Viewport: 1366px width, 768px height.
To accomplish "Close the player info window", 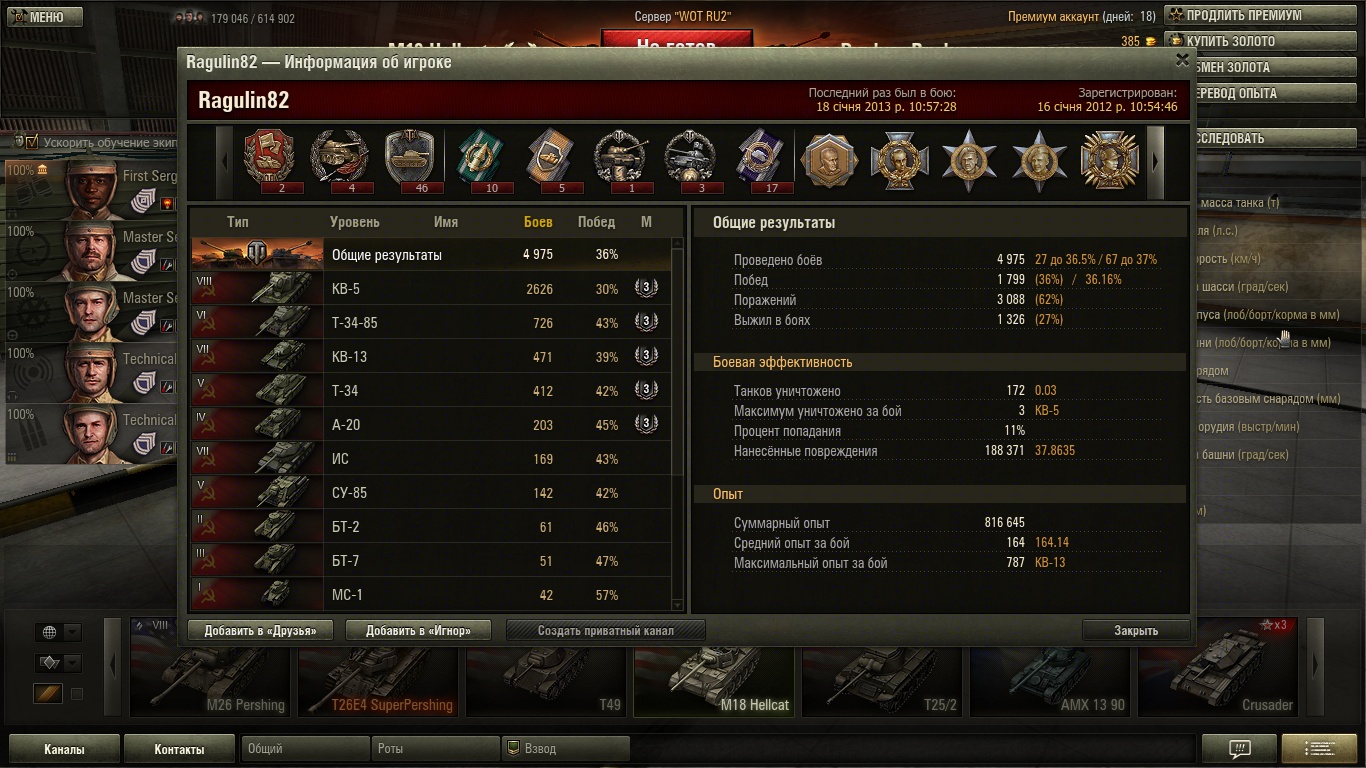I will (1182, 61).
